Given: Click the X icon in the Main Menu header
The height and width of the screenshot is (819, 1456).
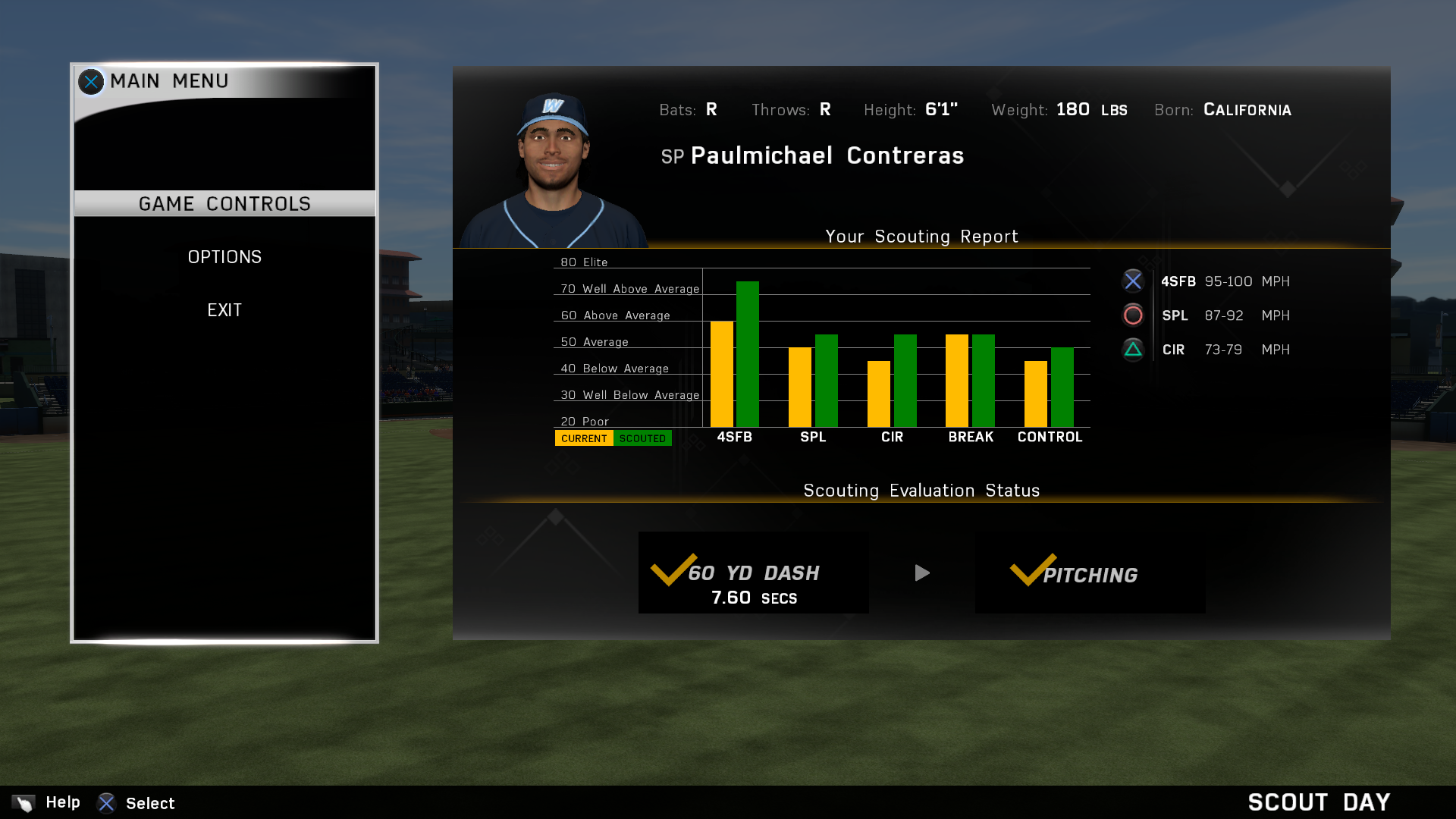Looking at the screenshot, I should click(x=91, y=81).
